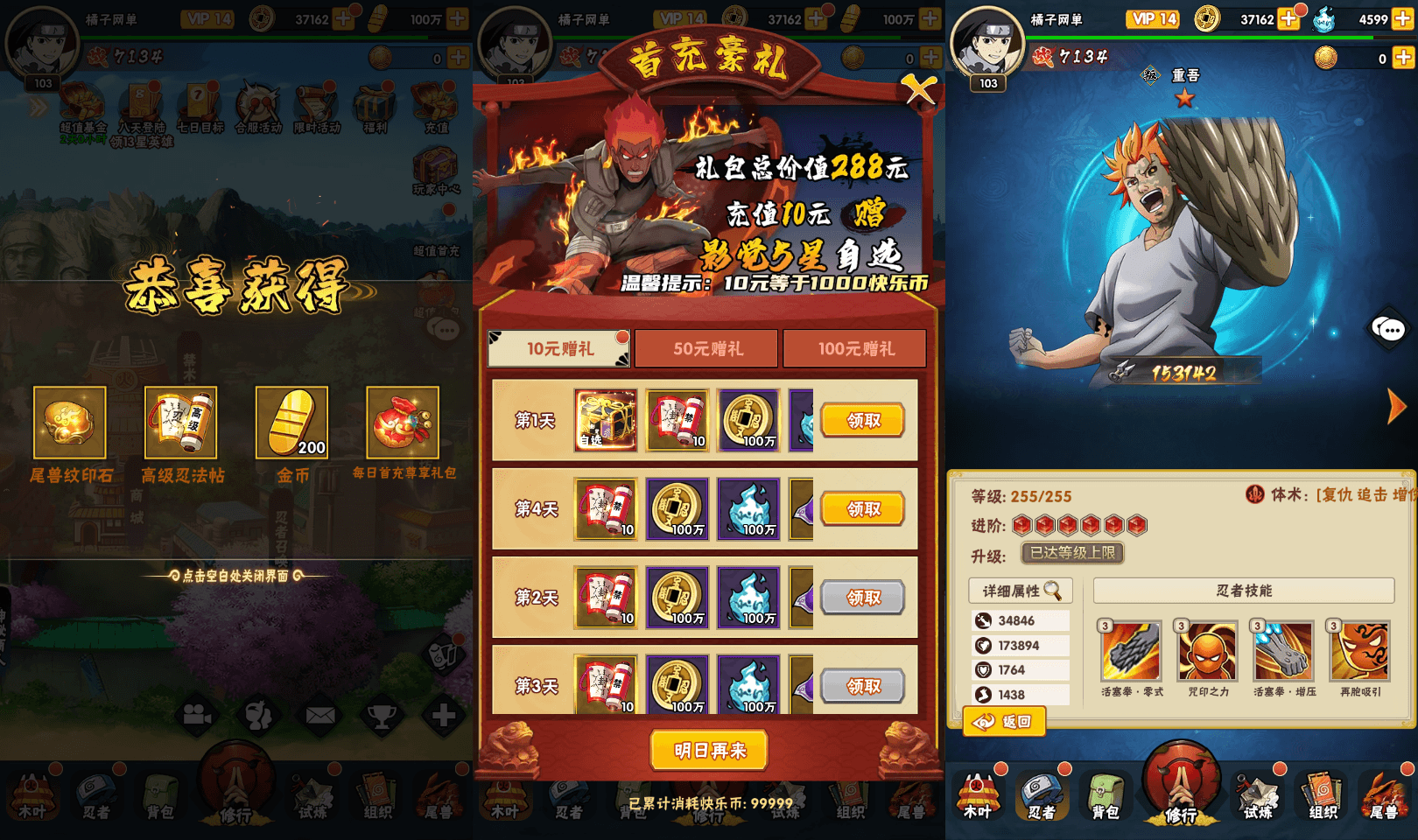Open the 福利 welfare gift box icon
Viewport: 1418px width, 840px height.
[x=372, y=103]
